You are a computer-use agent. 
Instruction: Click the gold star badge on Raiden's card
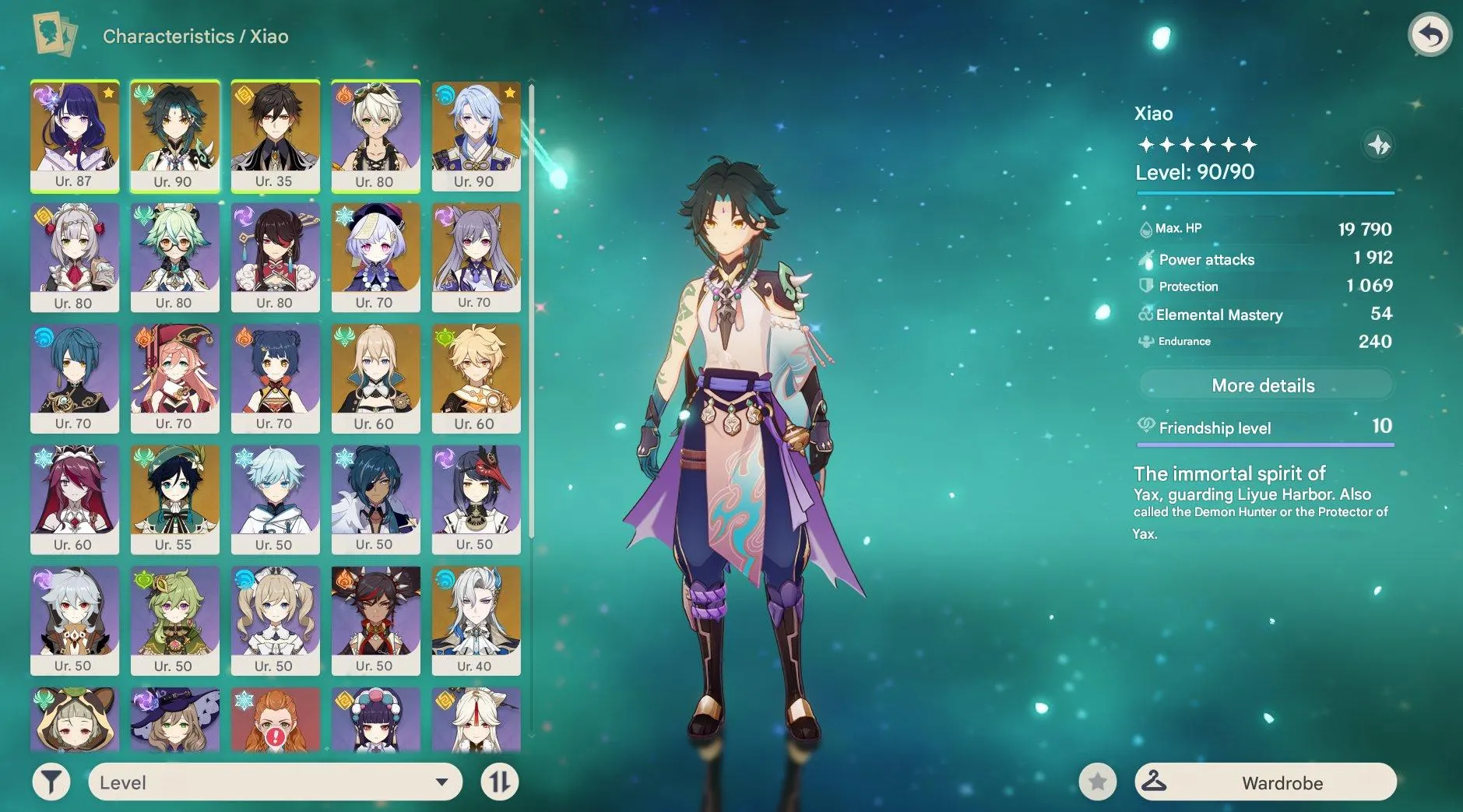pyautogui.click(x=108, y=91)
